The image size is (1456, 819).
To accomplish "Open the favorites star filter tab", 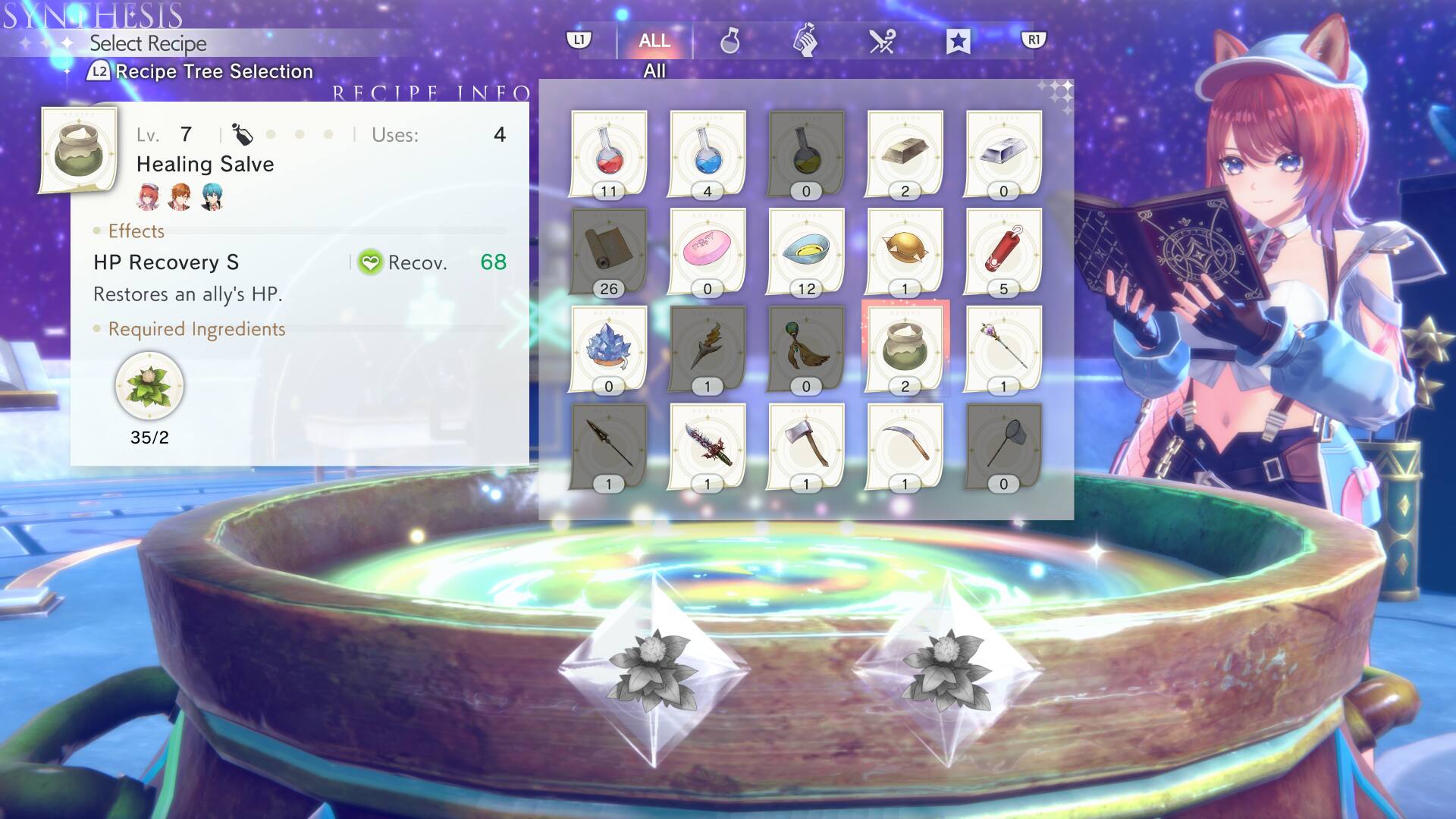I will [x=959, y=43].
